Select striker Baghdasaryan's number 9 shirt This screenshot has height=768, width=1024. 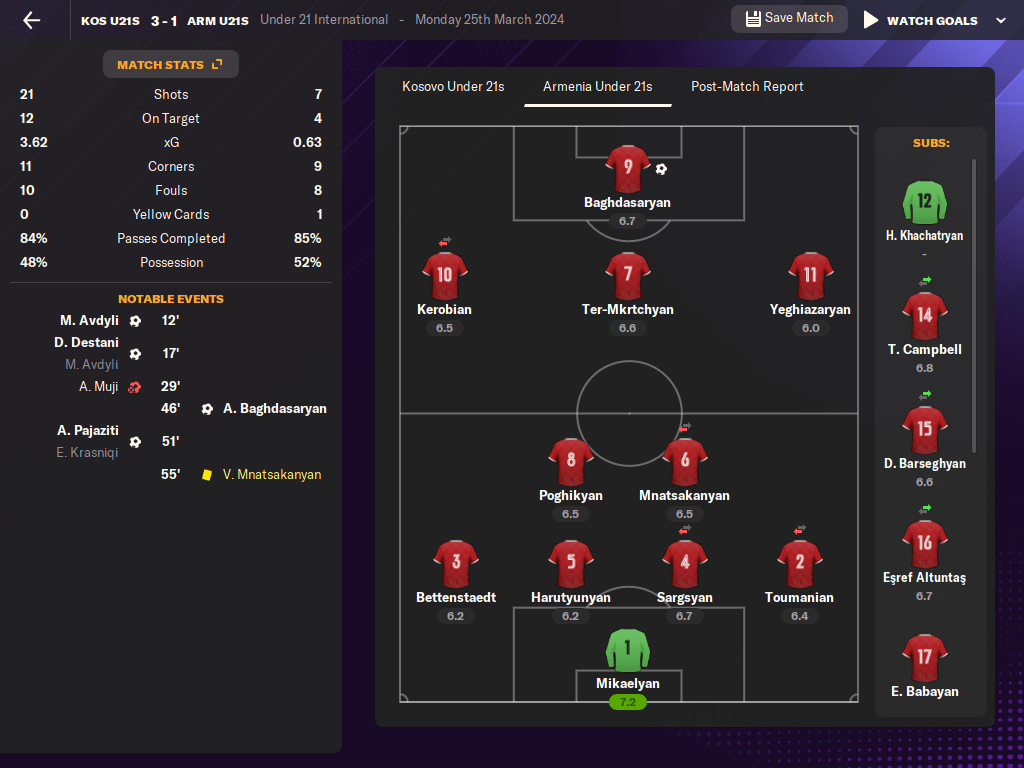pos(627,169)
